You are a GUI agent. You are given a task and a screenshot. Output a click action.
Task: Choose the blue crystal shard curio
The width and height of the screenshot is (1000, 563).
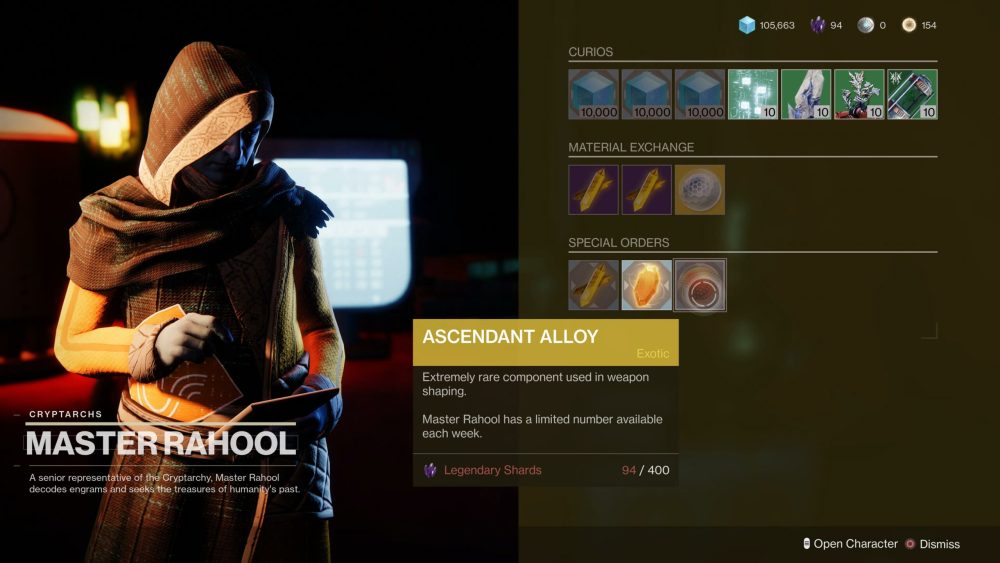806,94
